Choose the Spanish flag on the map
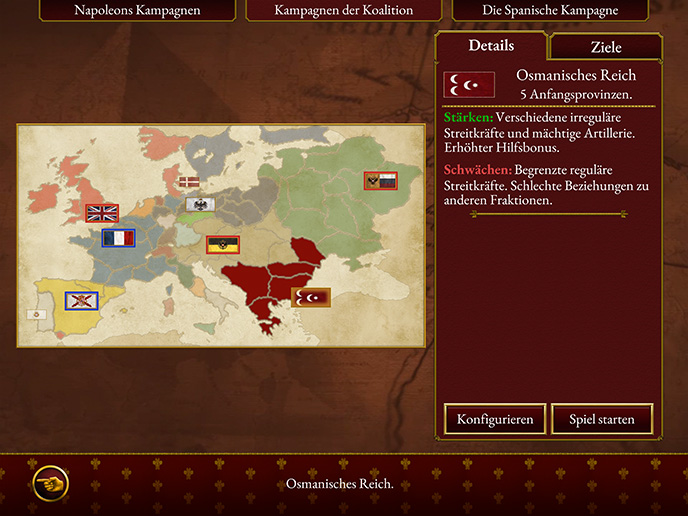 click(x=80, y=300)
